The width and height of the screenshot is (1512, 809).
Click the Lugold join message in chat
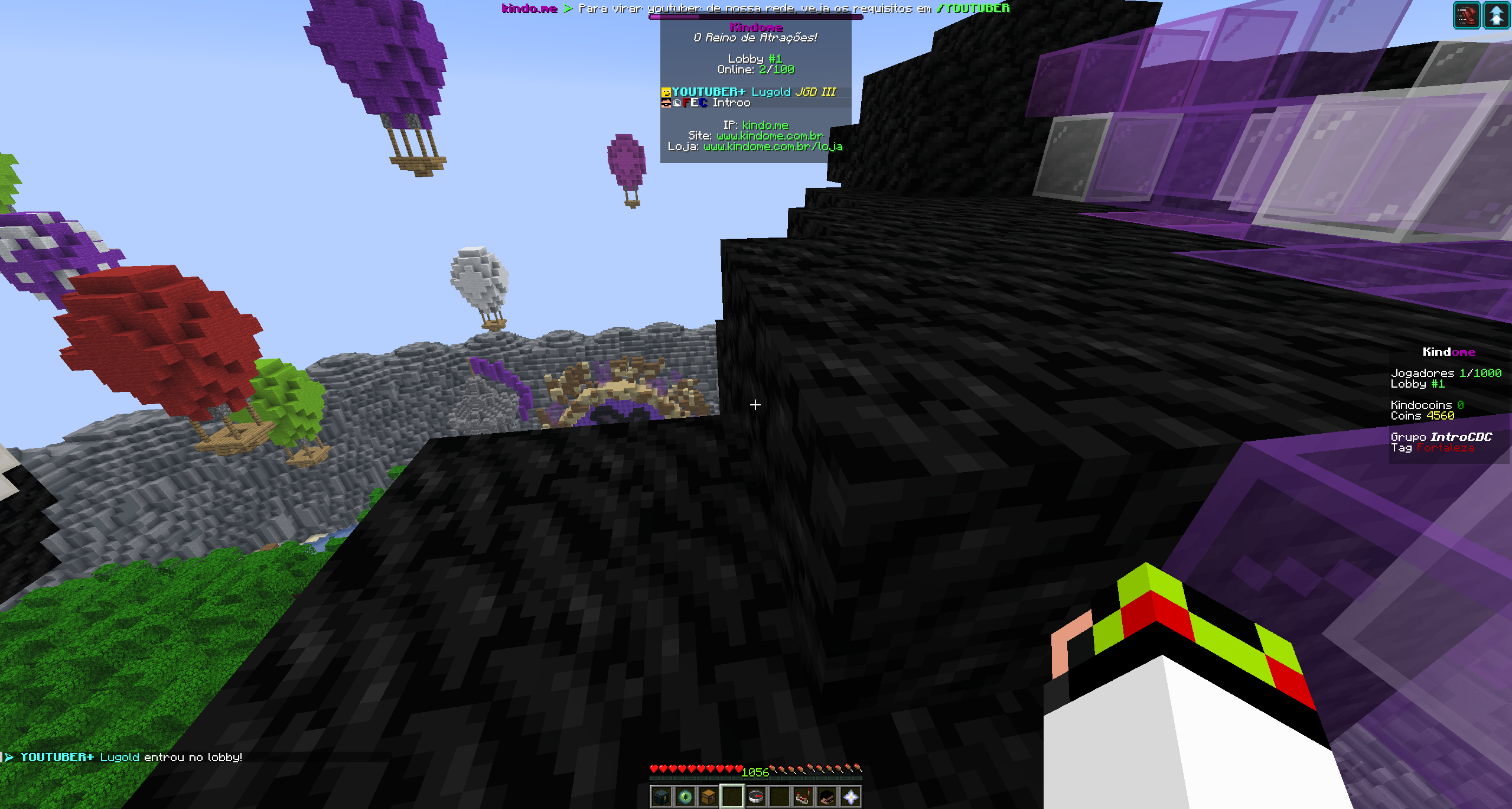131,757
